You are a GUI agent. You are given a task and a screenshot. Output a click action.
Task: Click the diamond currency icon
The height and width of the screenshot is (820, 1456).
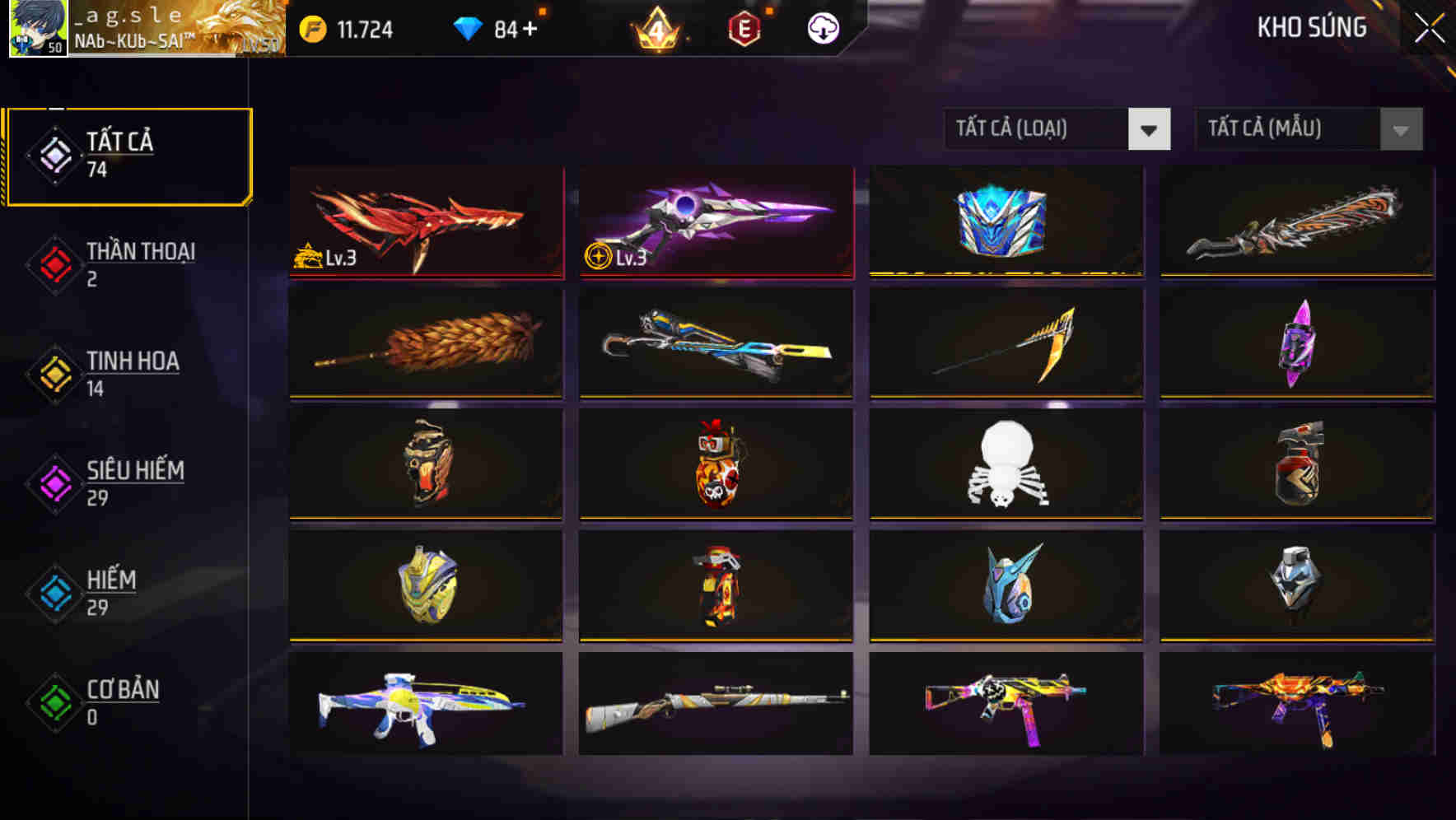coord(468,27)
